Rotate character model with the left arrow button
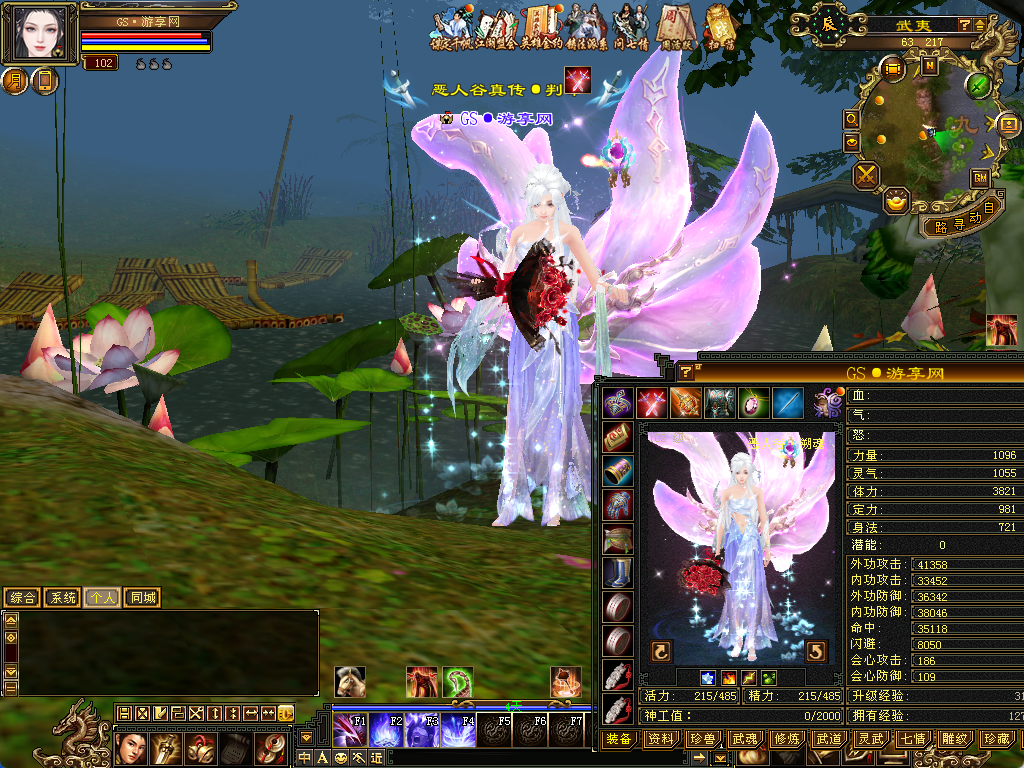The width and height of the screenshot is (1024, 768). point(661,652)
